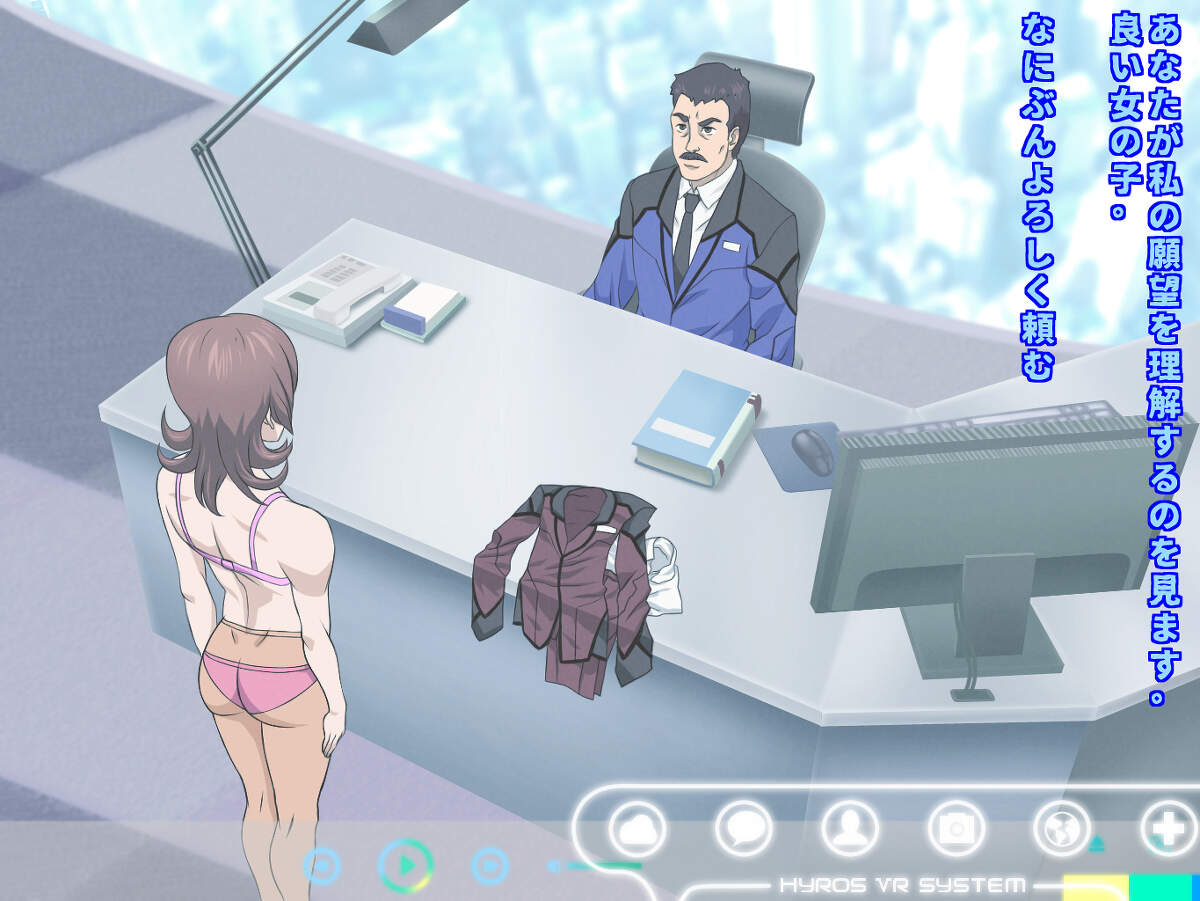
Task: Click the plus icon
Action: [1168, 829]
